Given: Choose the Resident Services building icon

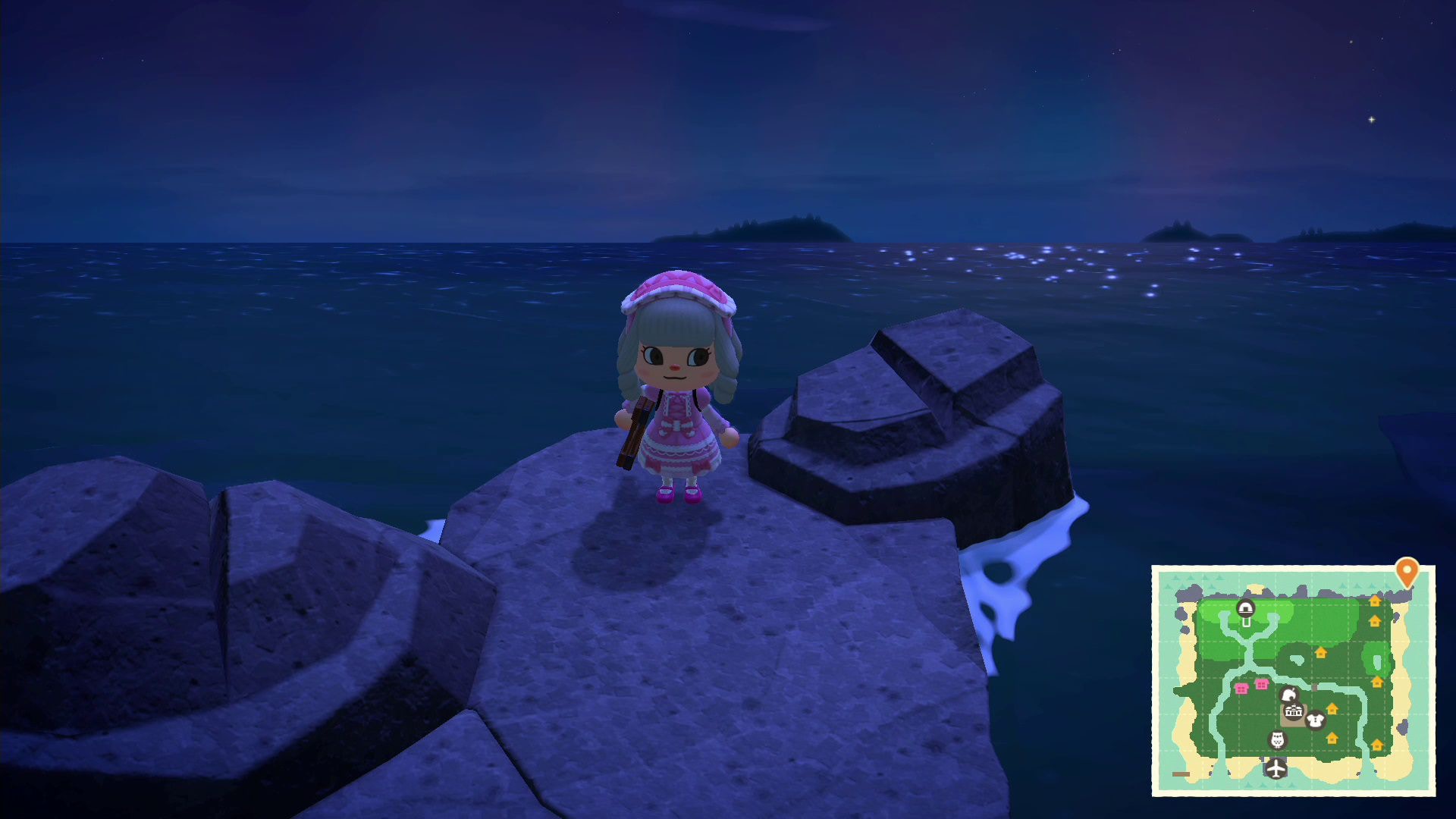Looking at the screenshot, I should pos(1293,712).
